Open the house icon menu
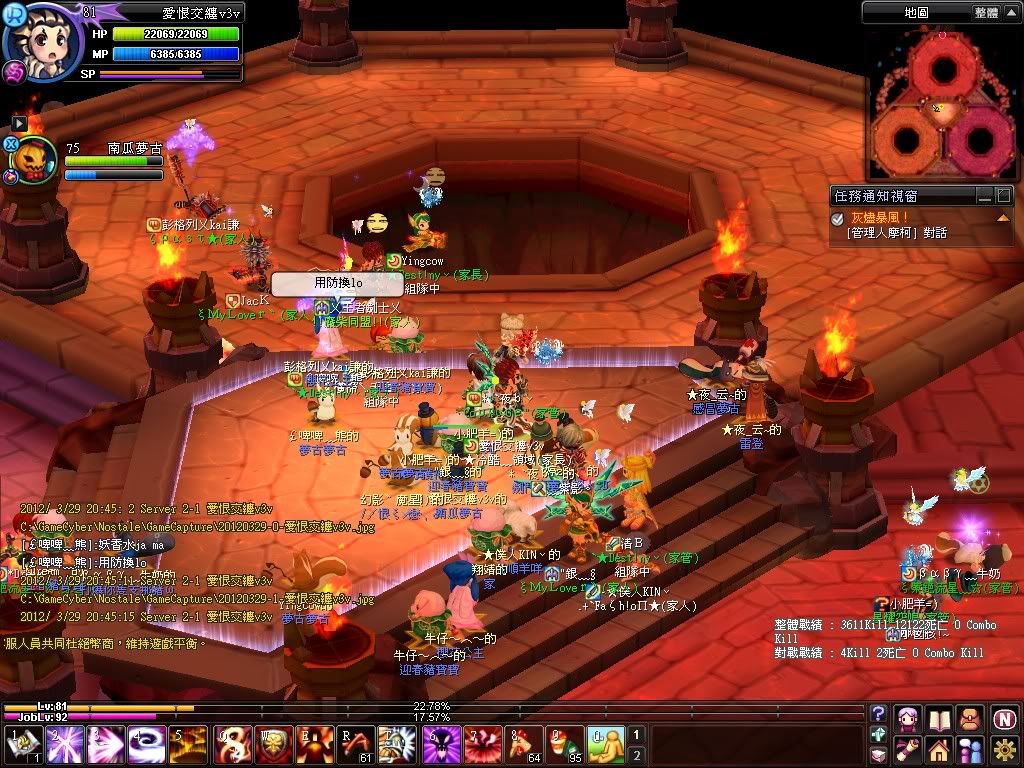The height and width of the screenshot is (768, 1024). 939,748
